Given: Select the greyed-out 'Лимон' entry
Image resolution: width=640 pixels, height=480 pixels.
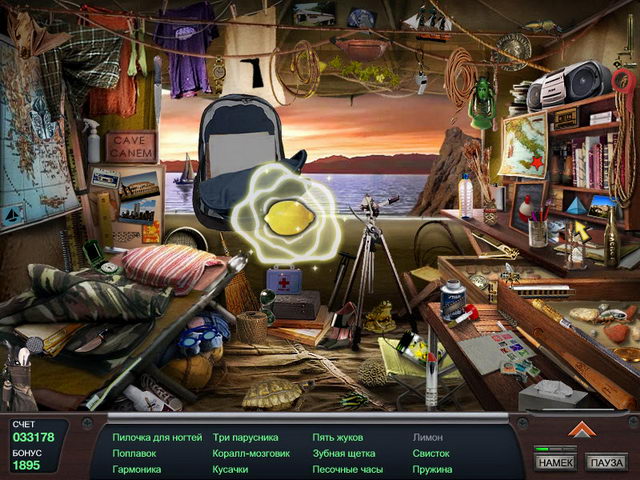Looking at the screenshot, I should [x=426, y=437].
